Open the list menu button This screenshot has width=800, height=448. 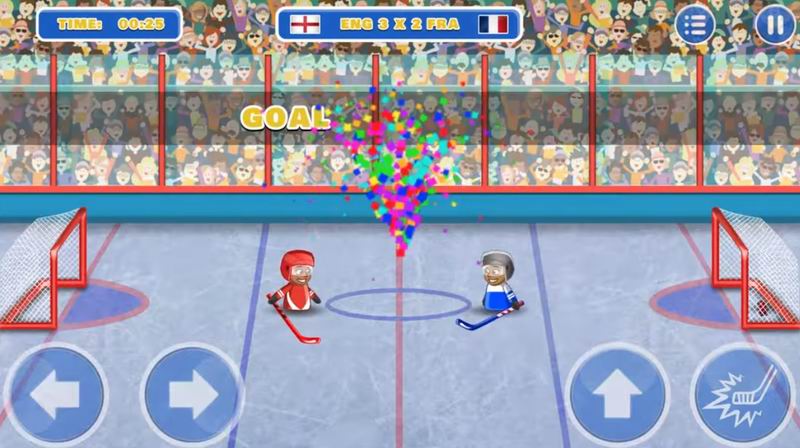[696, 25]
